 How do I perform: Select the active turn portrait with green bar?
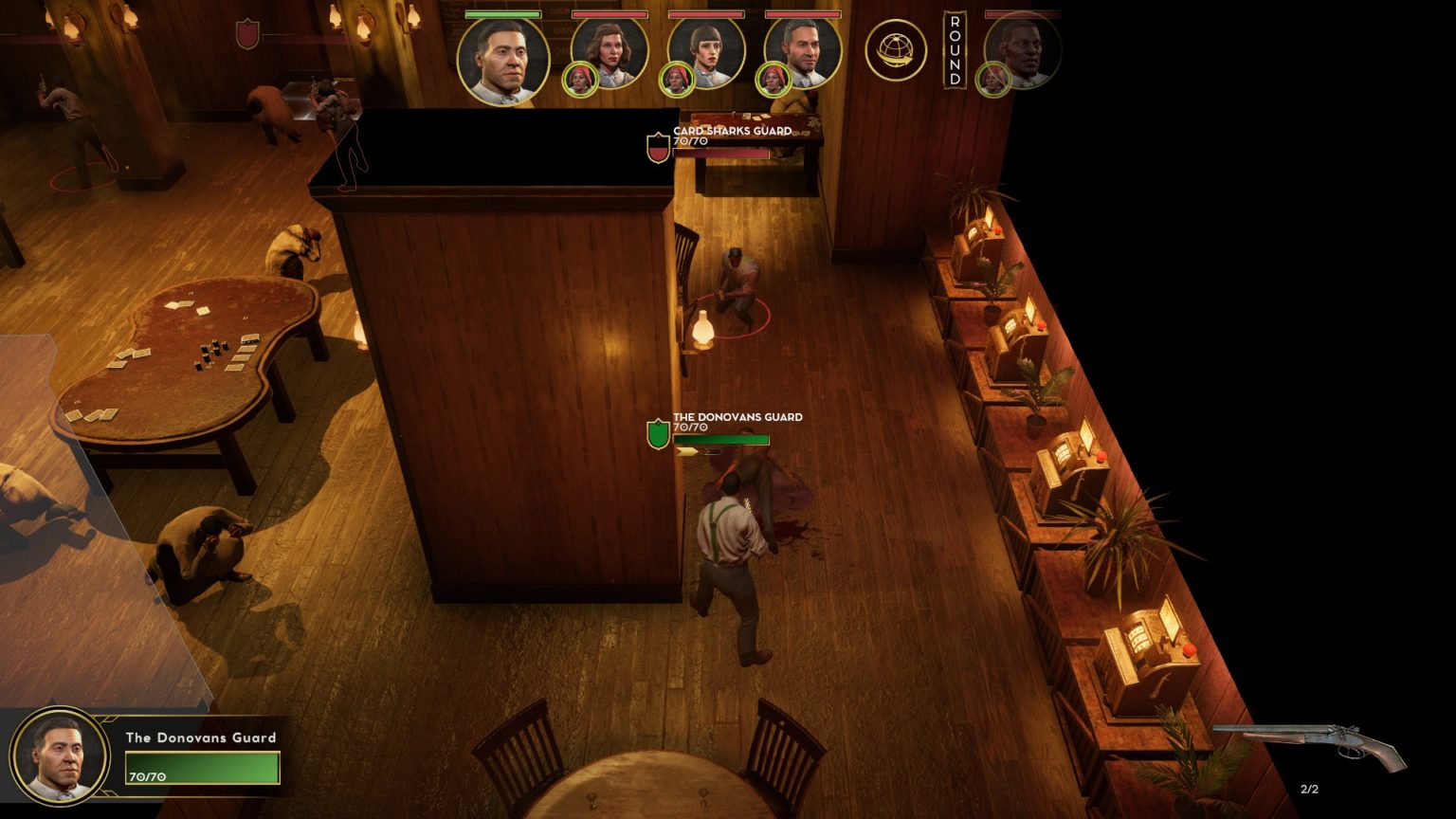point(502,59)
